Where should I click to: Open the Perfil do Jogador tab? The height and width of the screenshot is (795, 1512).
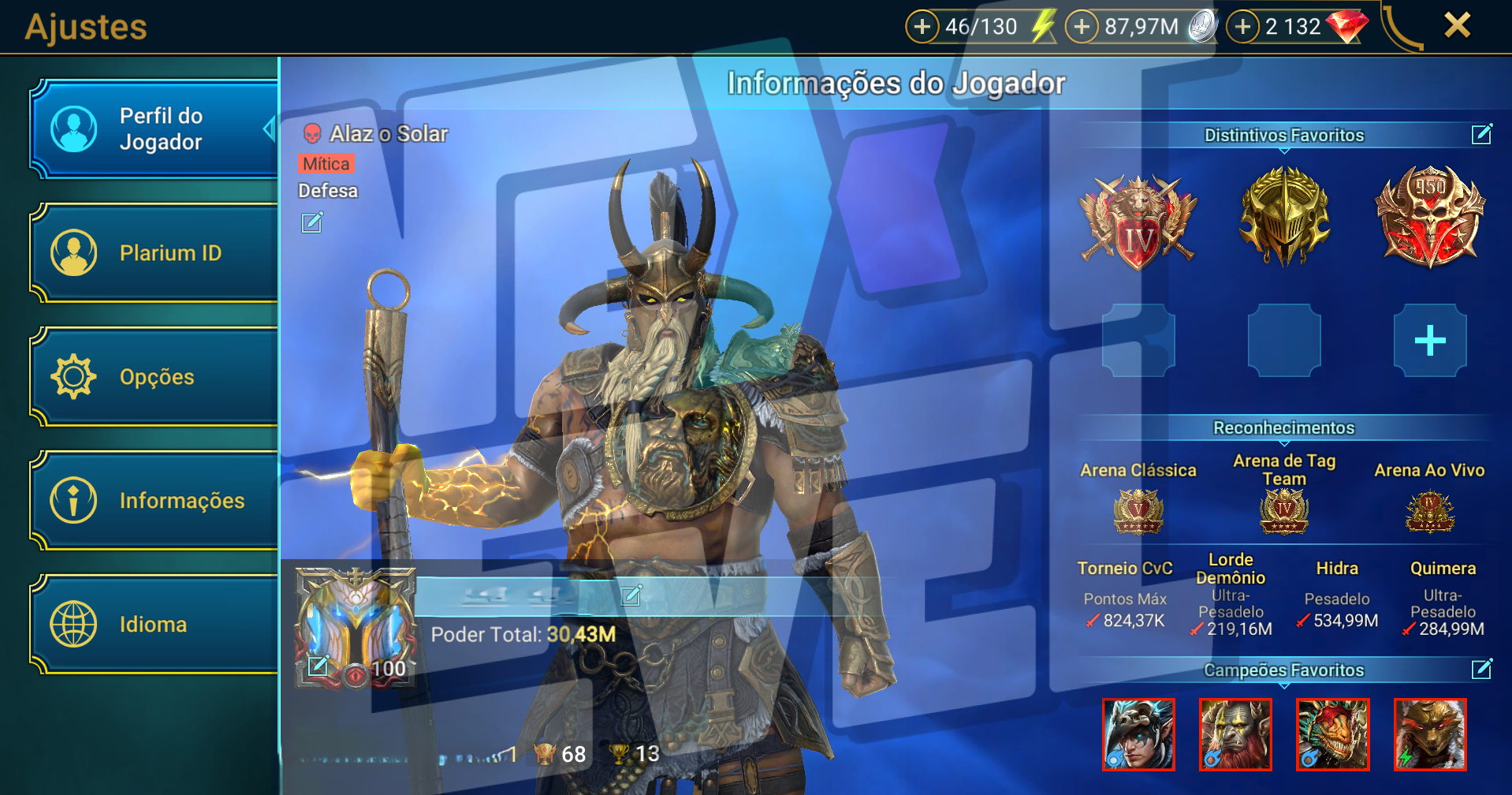coord(154,129)
